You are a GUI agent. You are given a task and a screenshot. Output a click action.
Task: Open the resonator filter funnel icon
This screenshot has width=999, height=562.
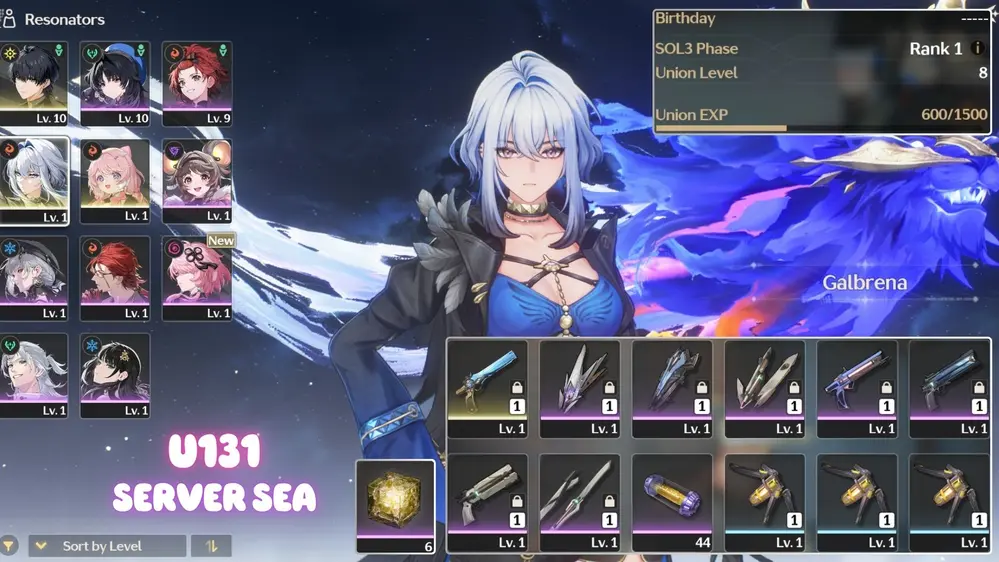9,546
